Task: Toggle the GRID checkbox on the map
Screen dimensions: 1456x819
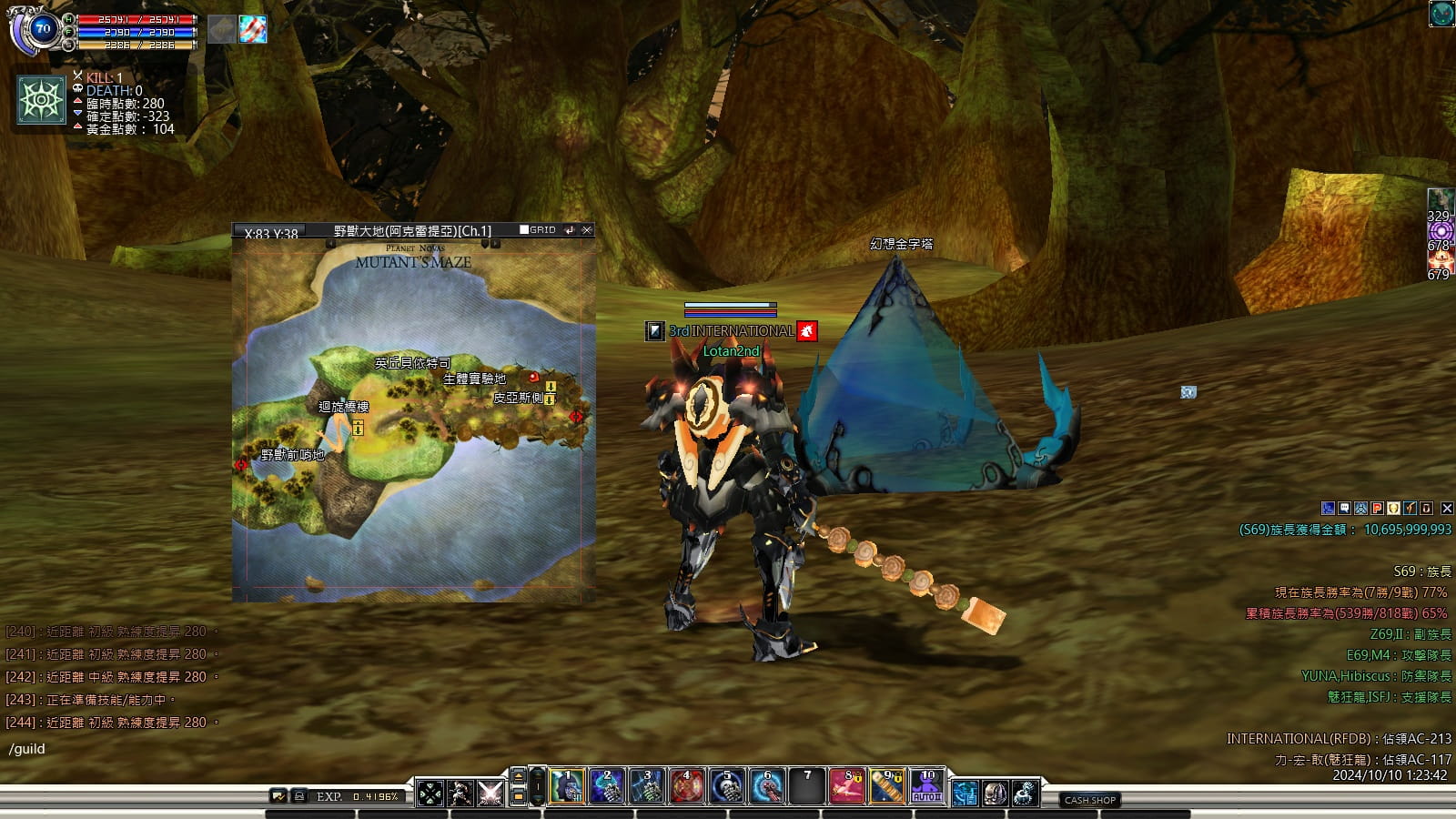Action: pyautogui.click(x=524, y=230)
